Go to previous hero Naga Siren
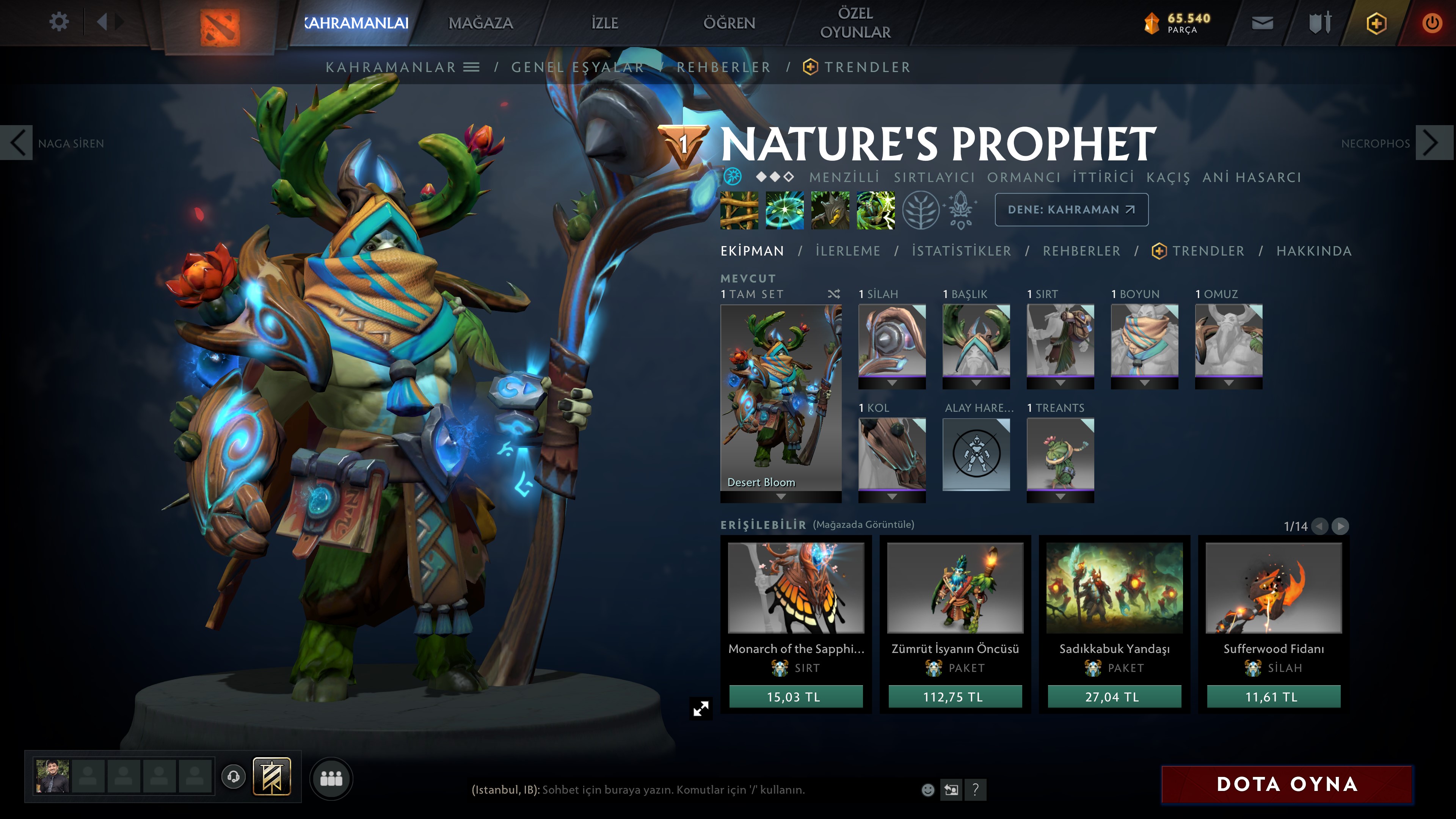 17,143
